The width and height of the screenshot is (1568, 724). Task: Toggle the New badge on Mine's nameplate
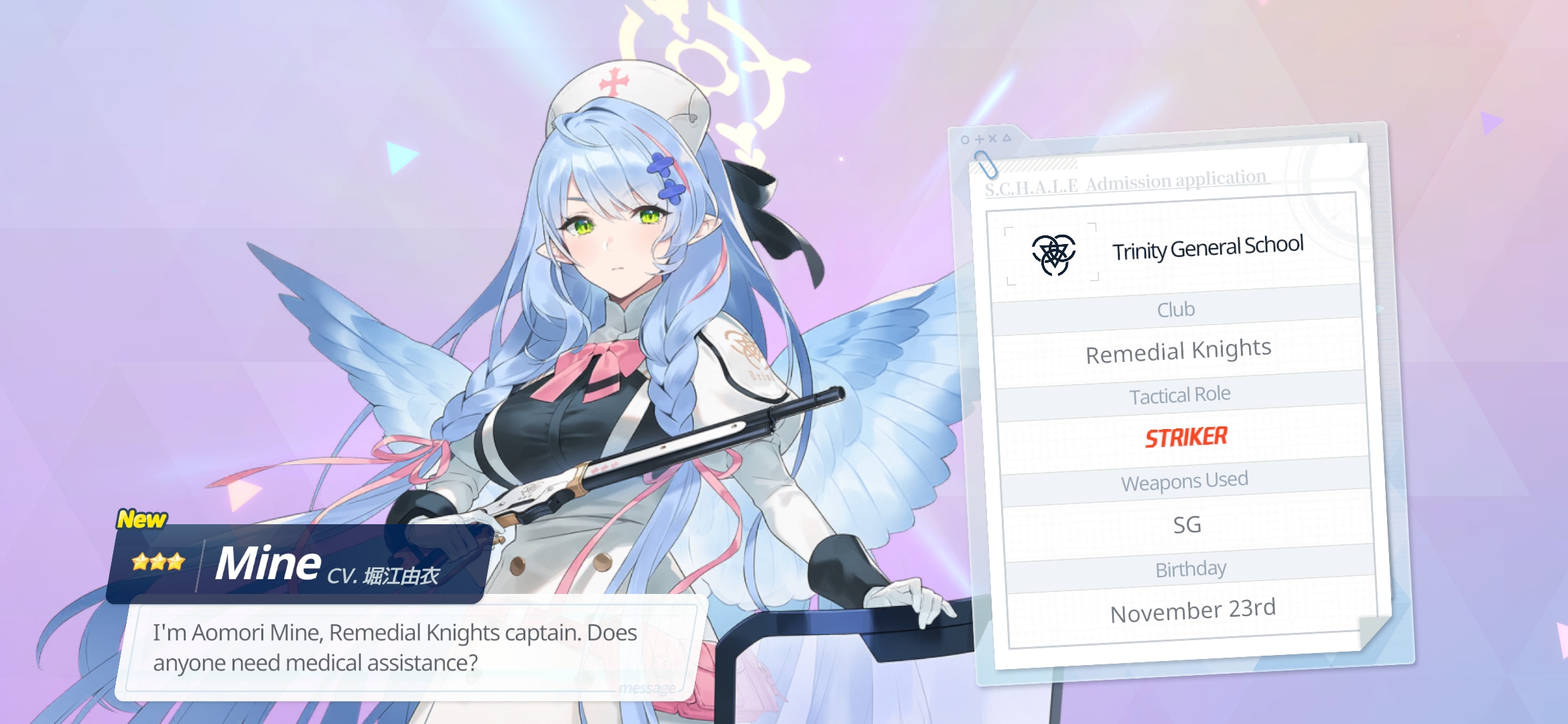[x=143, y=518]
